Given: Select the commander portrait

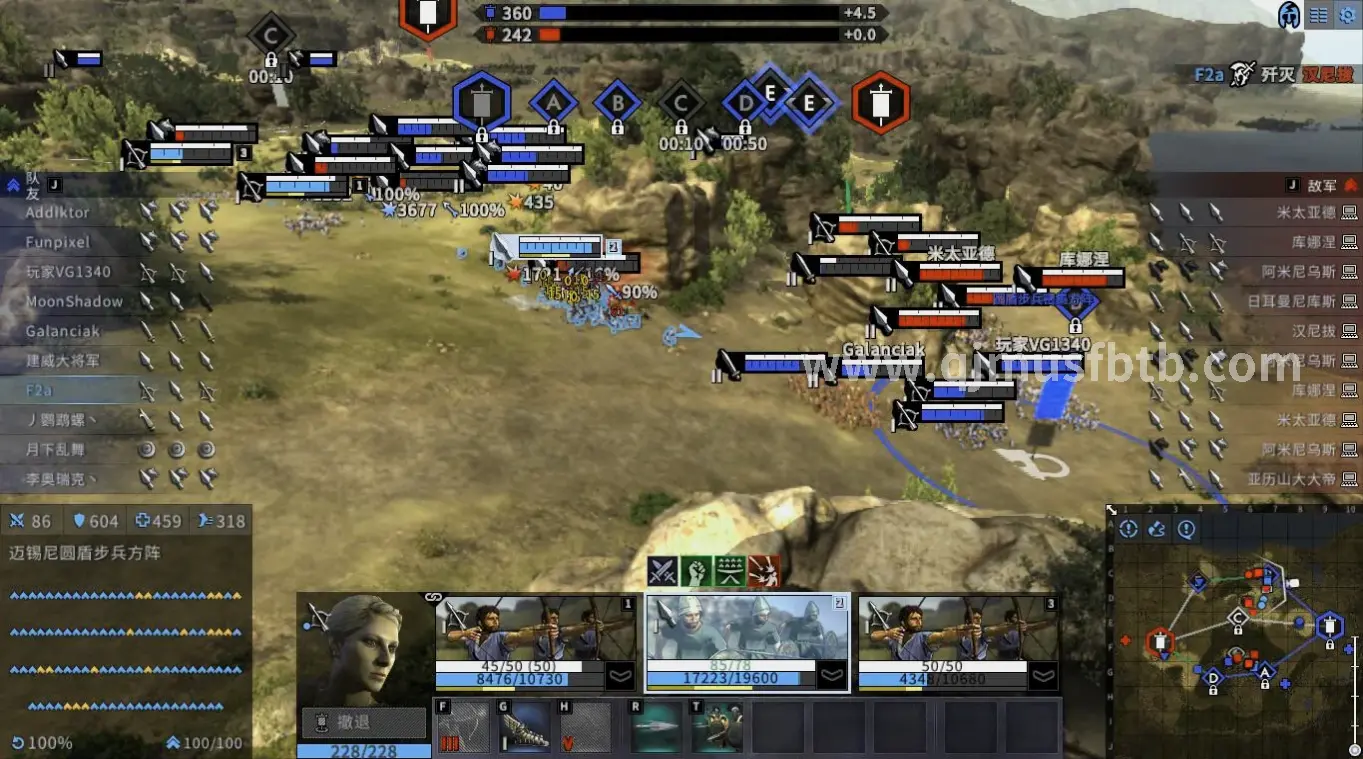Looking at the screenshot, I should 364,648.
